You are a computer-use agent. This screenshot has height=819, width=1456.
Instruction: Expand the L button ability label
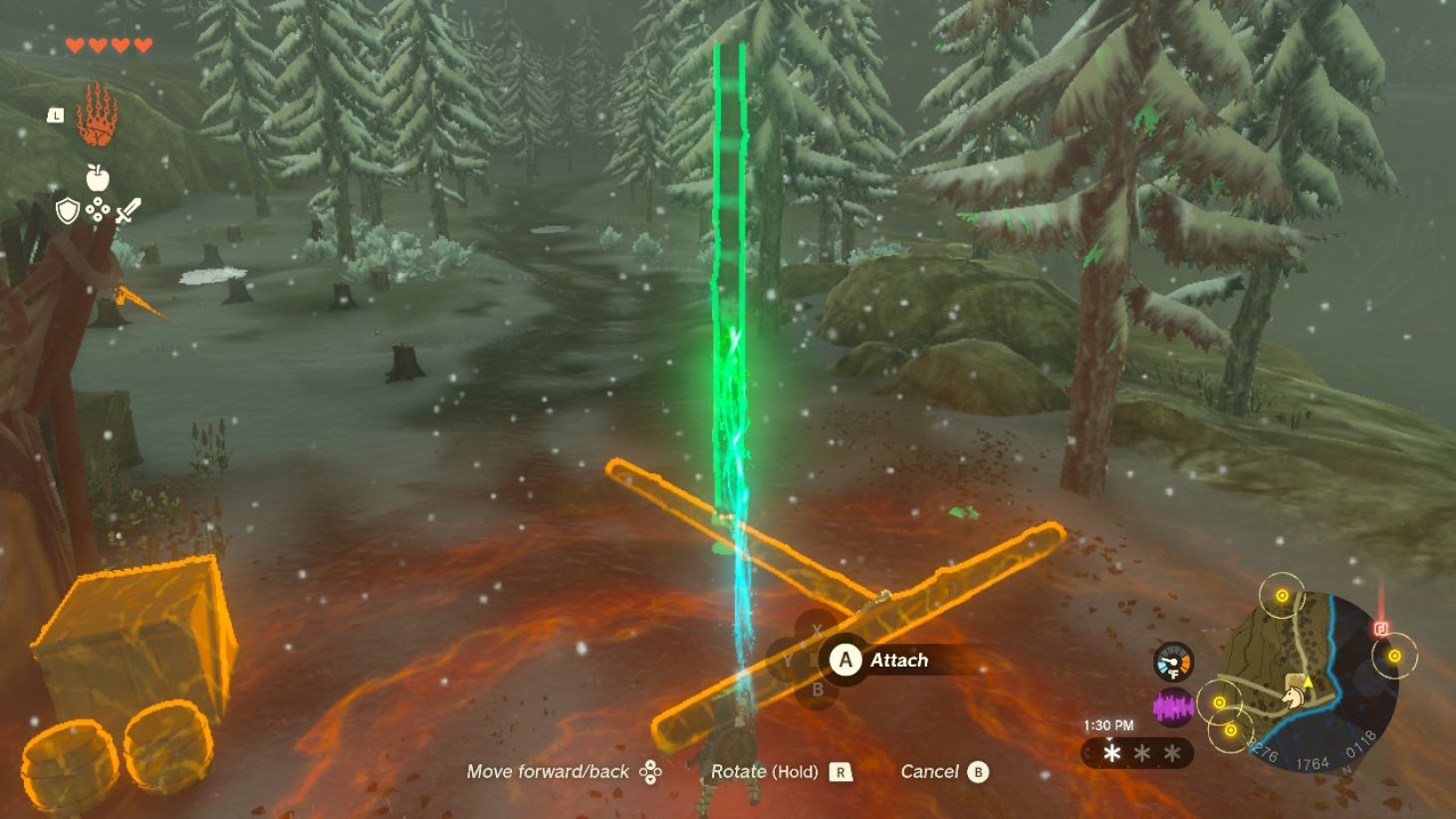56,116
